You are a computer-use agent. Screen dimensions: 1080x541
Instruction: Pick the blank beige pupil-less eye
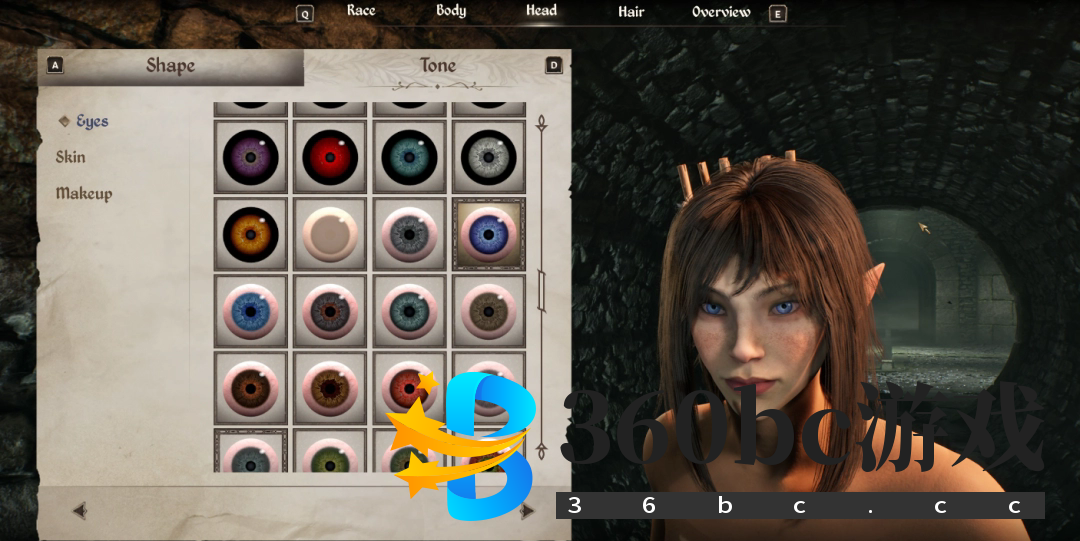pyautogui.click(x=330, y=234)
